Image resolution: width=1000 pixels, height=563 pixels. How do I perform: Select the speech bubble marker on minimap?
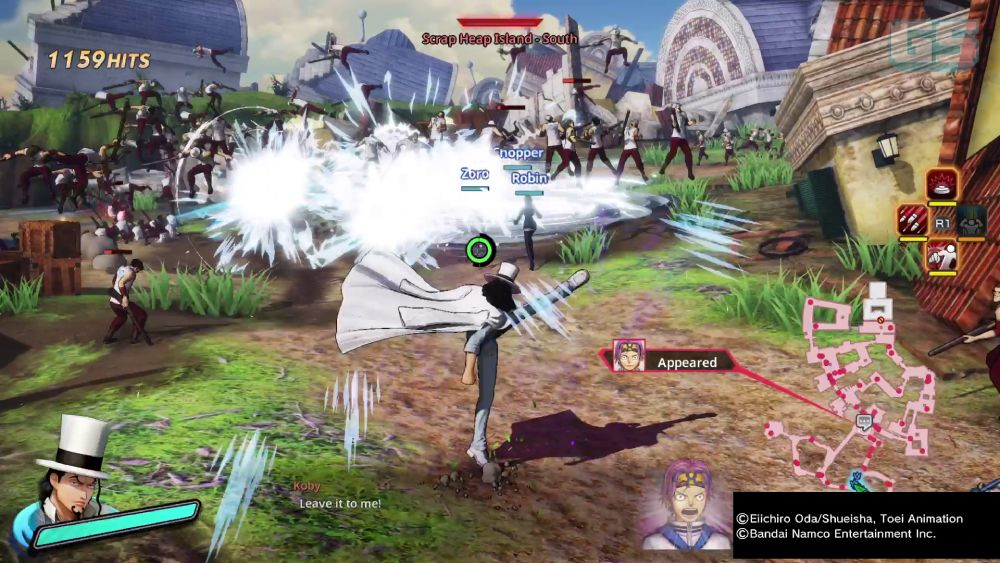pyautogui.click(x=864, y=422)
